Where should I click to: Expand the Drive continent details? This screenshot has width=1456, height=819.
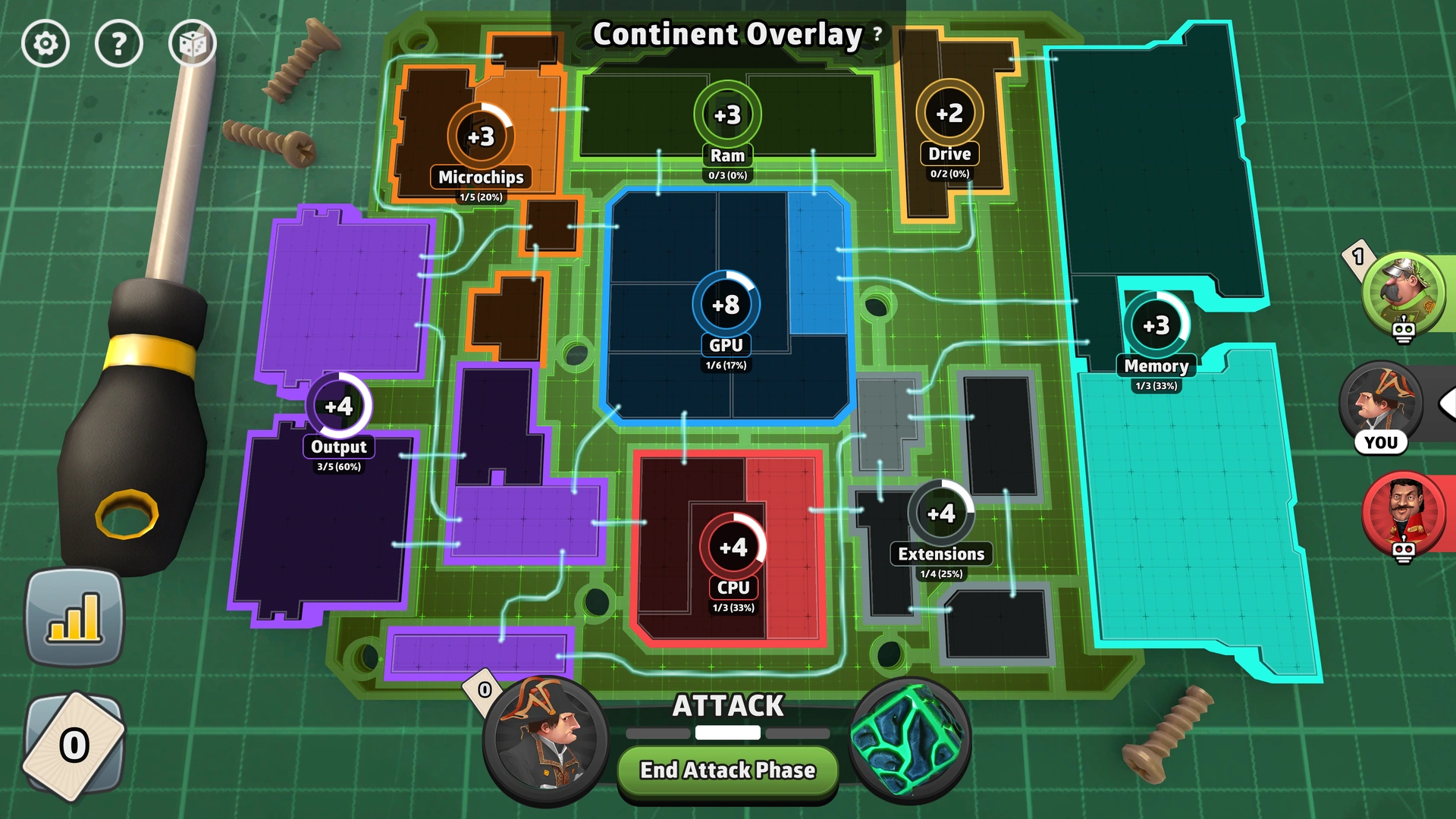(949, 112)
